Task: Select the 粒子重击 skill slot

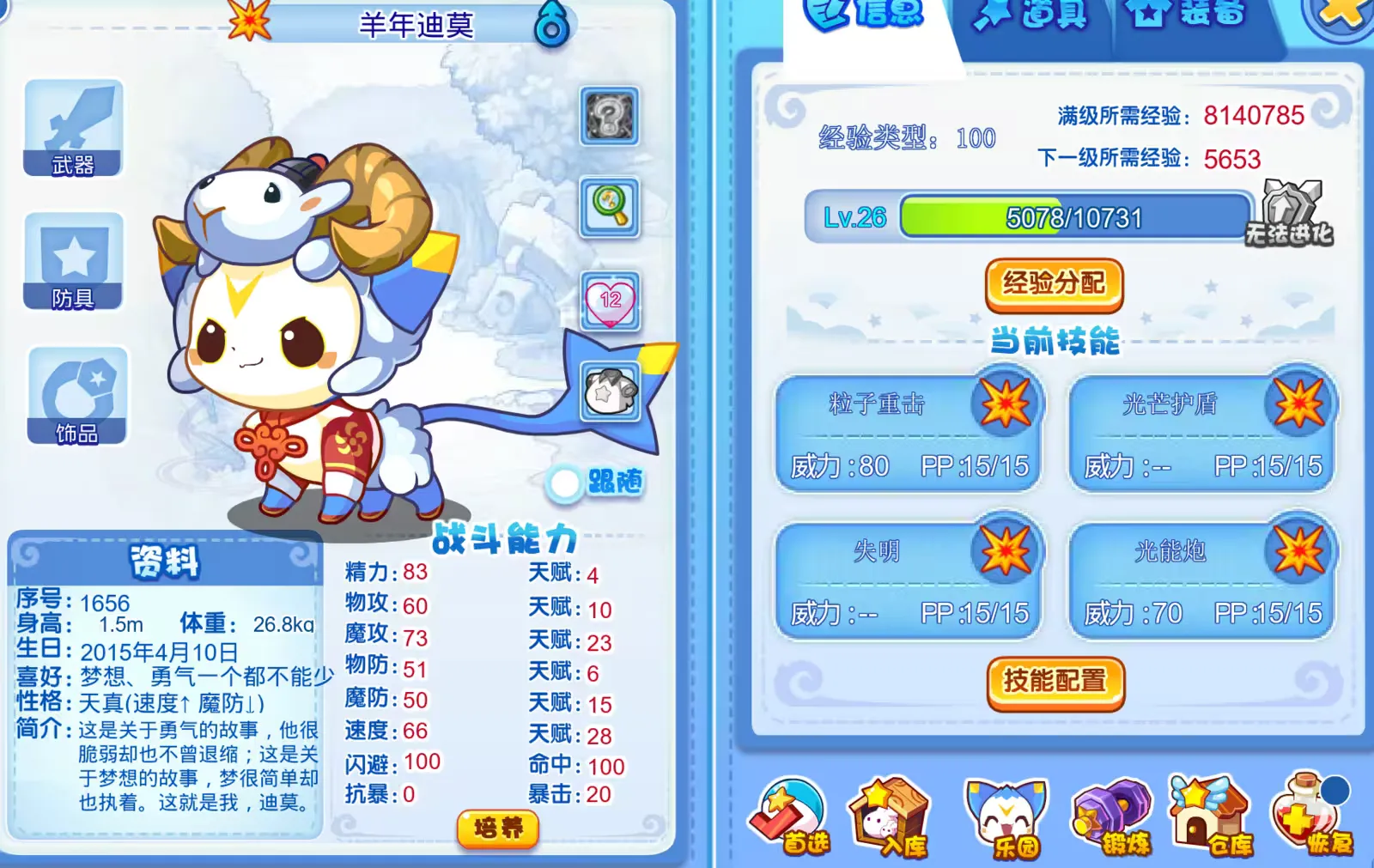Action: [x=906, y=429]
